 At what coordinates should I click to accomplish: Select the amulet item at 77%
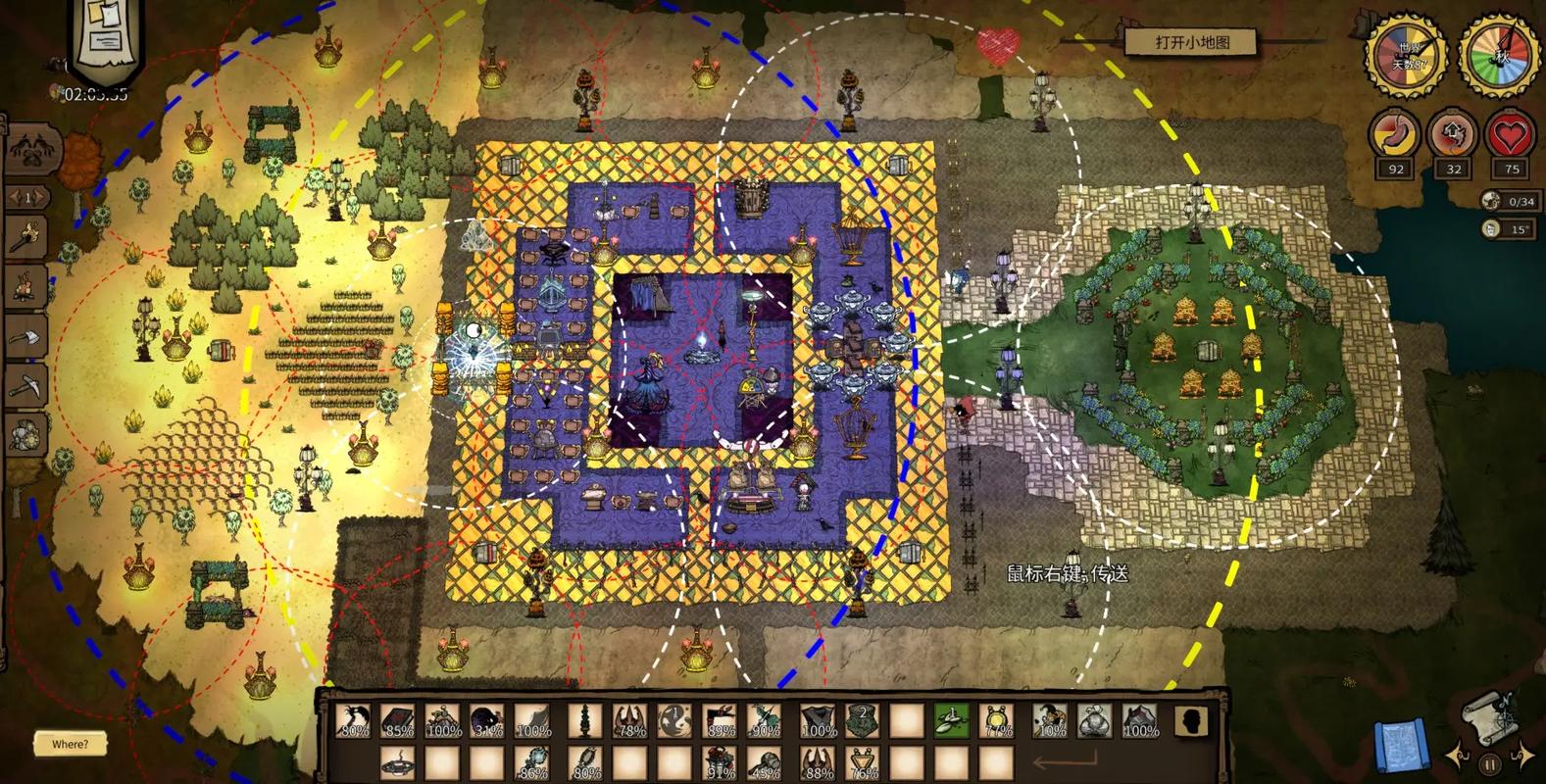[998, 722]
